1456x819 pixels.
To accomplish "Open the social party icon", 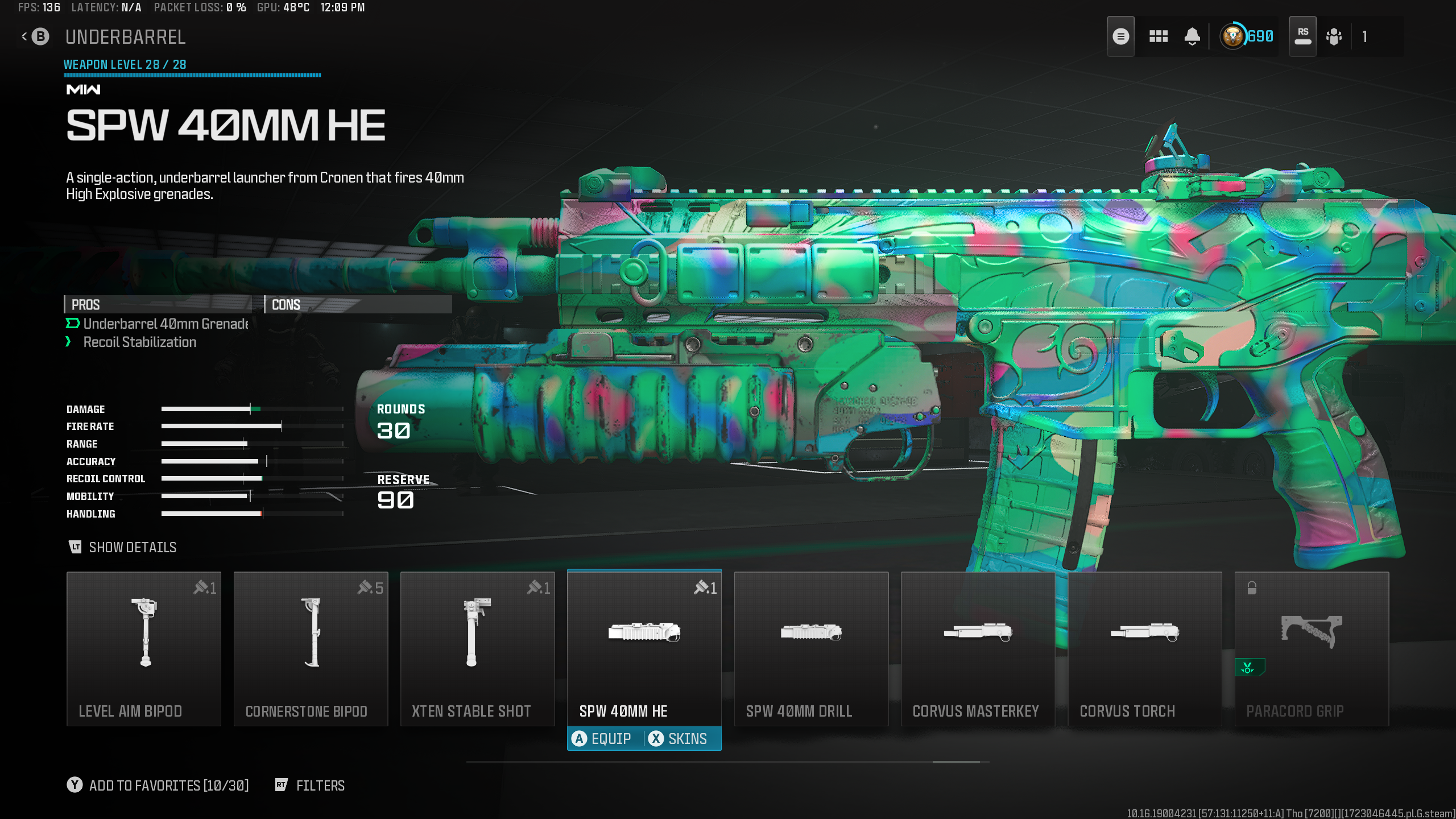I will [1334, 37].
